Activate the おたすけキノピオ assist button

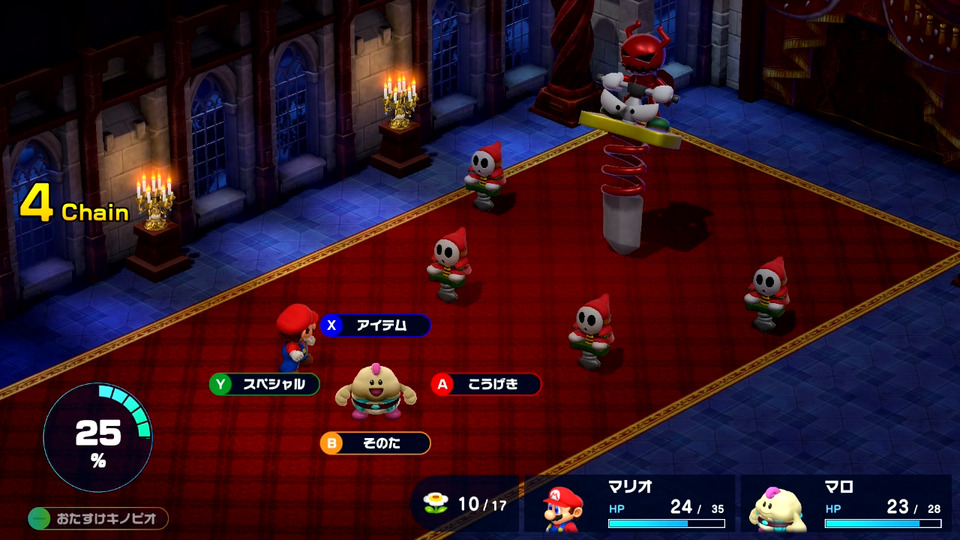click(x=98, y=519)
